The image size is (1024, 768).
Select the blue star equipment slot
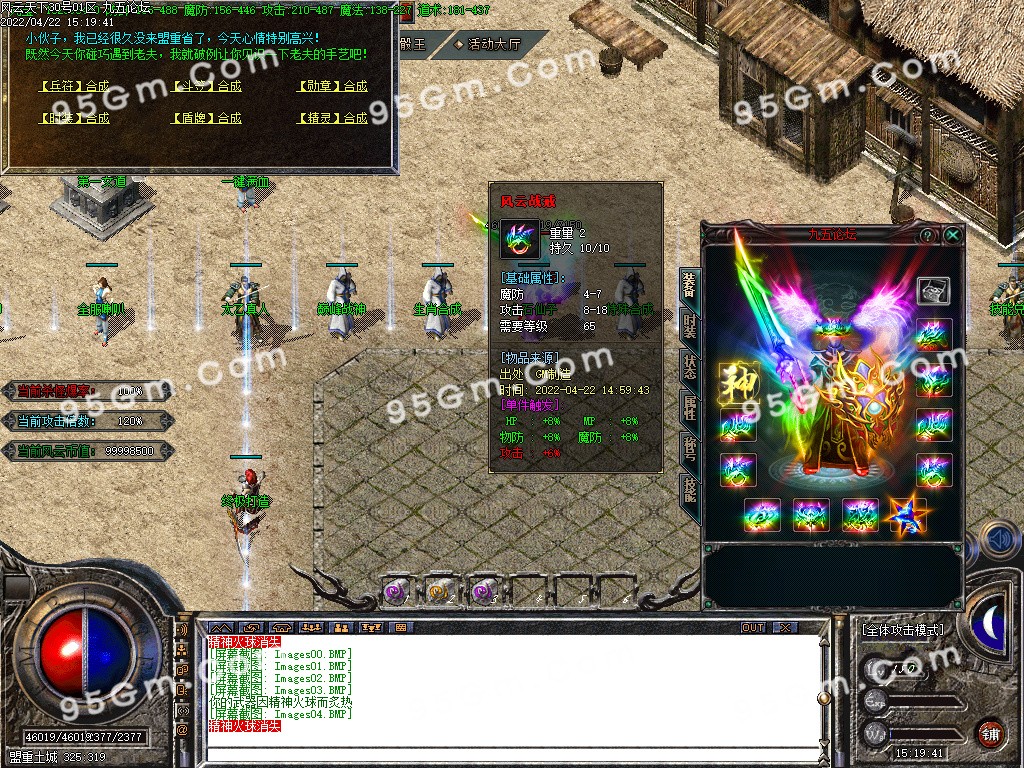pyautogui.click(x=908, y=516)
